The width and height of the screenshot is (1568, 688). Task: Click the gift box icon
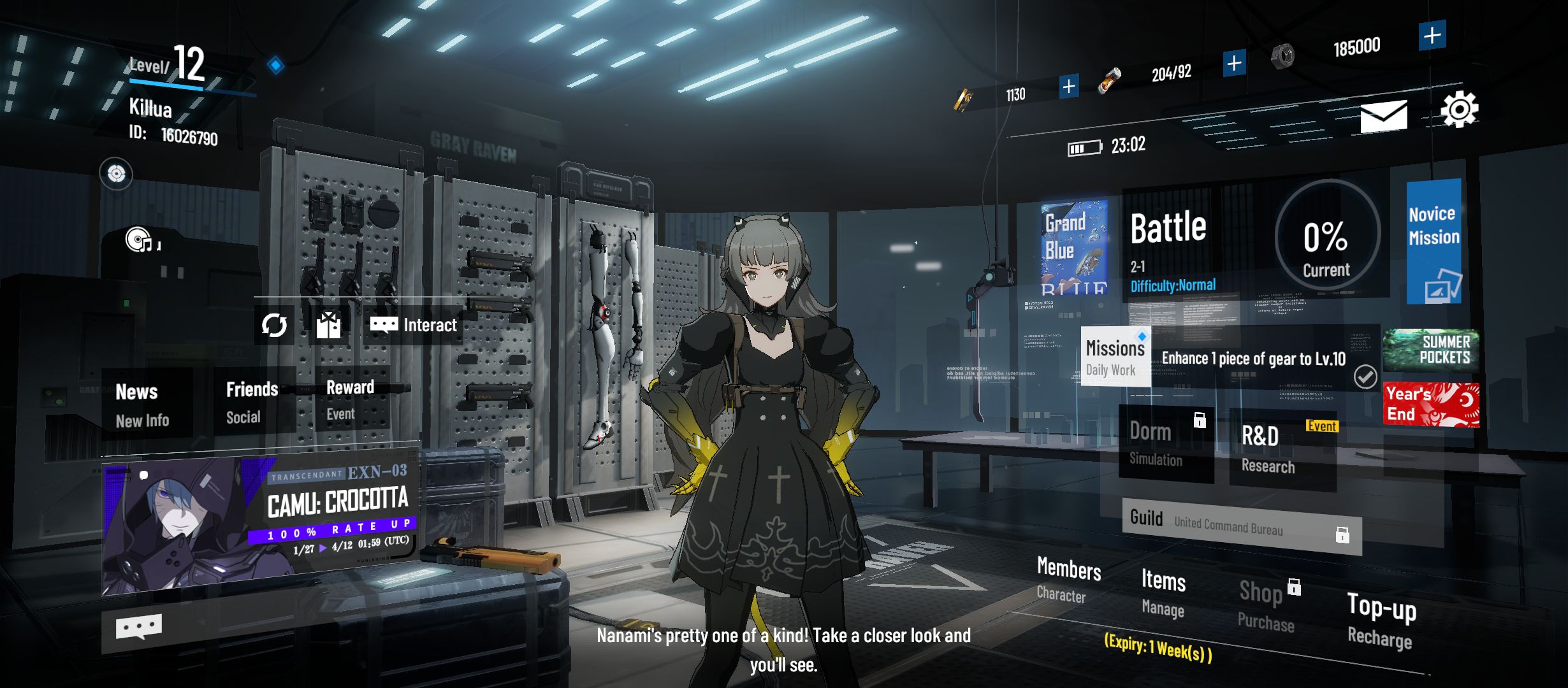(x=328, y=325)
